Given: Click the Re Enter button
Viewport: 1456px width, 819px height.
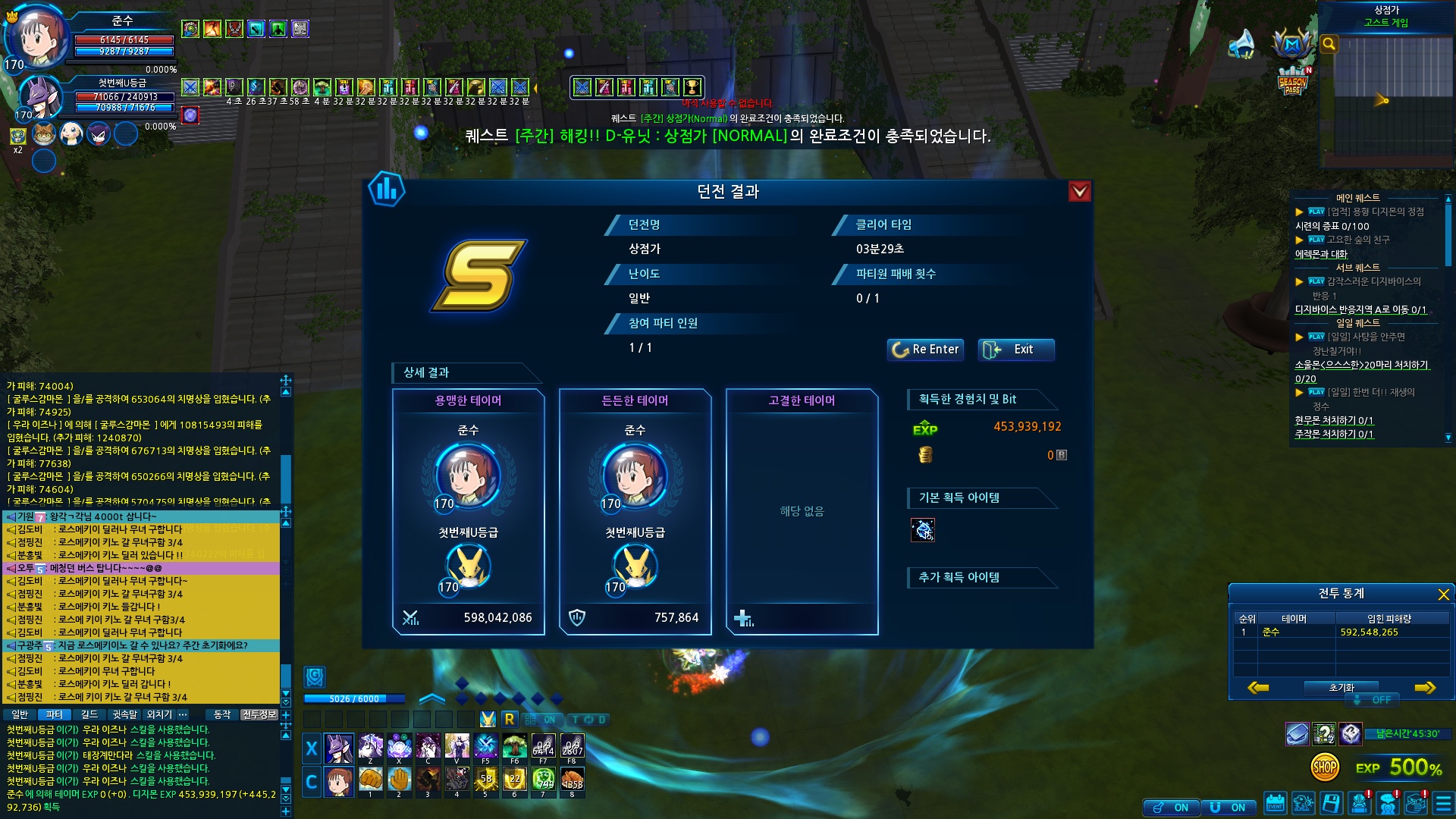Looking at the screenshot, I should [925, 350].
